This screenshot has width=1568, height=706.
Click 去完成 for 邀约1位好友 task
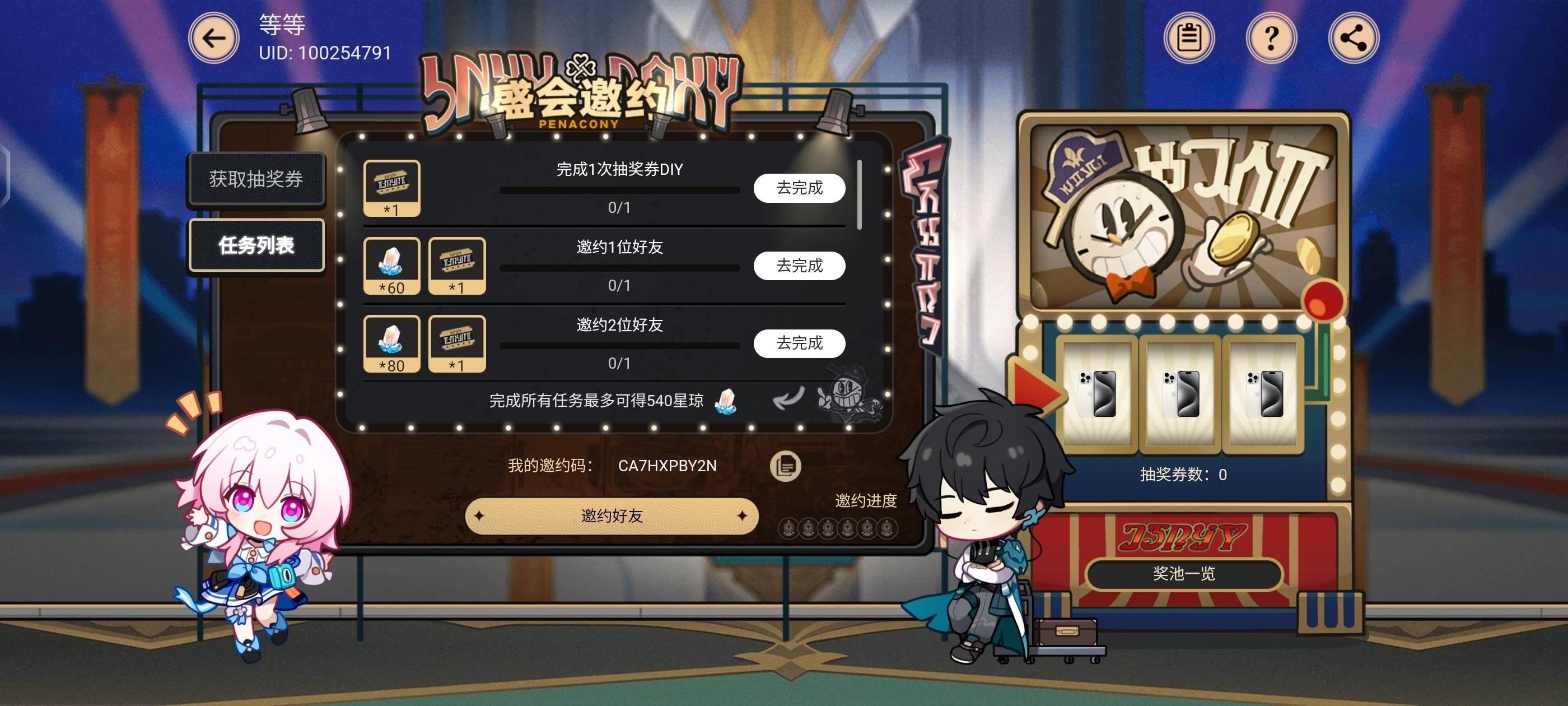click(x=799, y=266)
